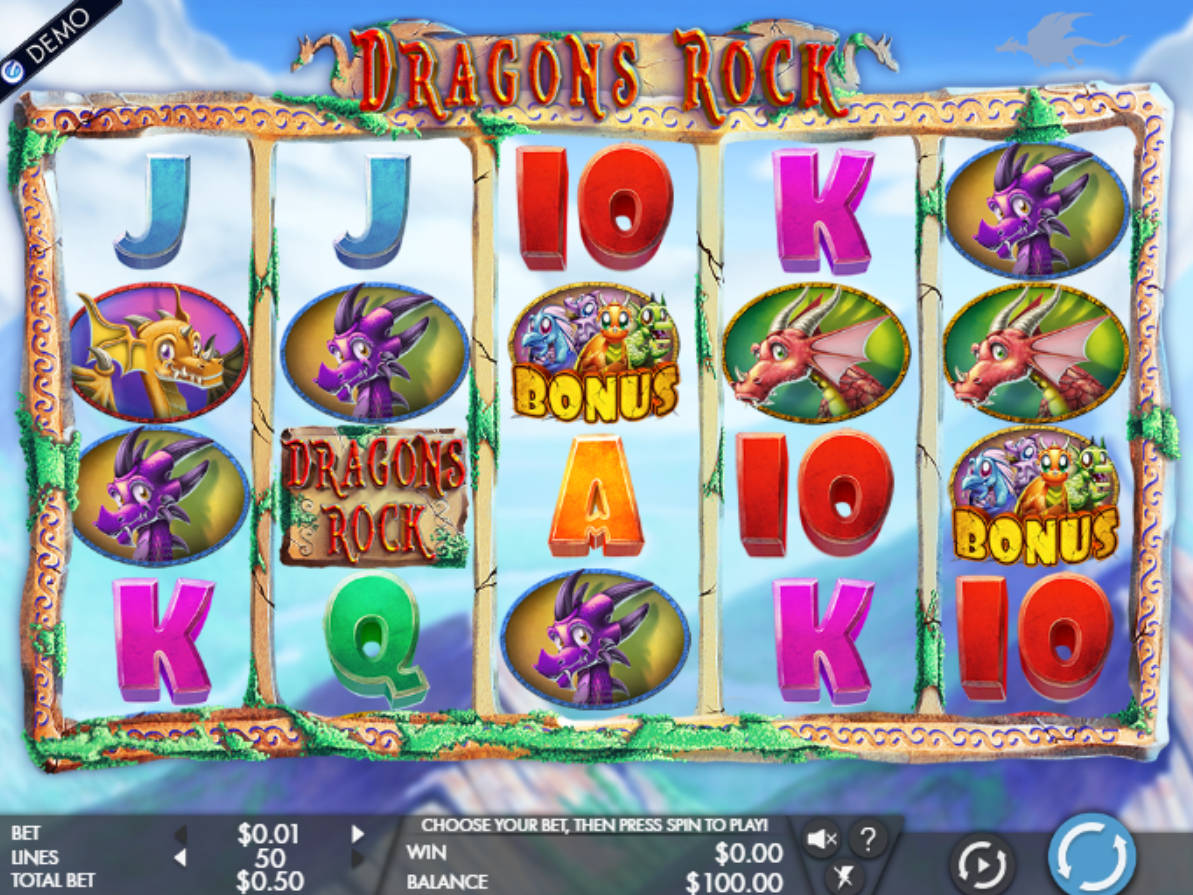Decrease the bet with the left arrow

pos(181,833)
